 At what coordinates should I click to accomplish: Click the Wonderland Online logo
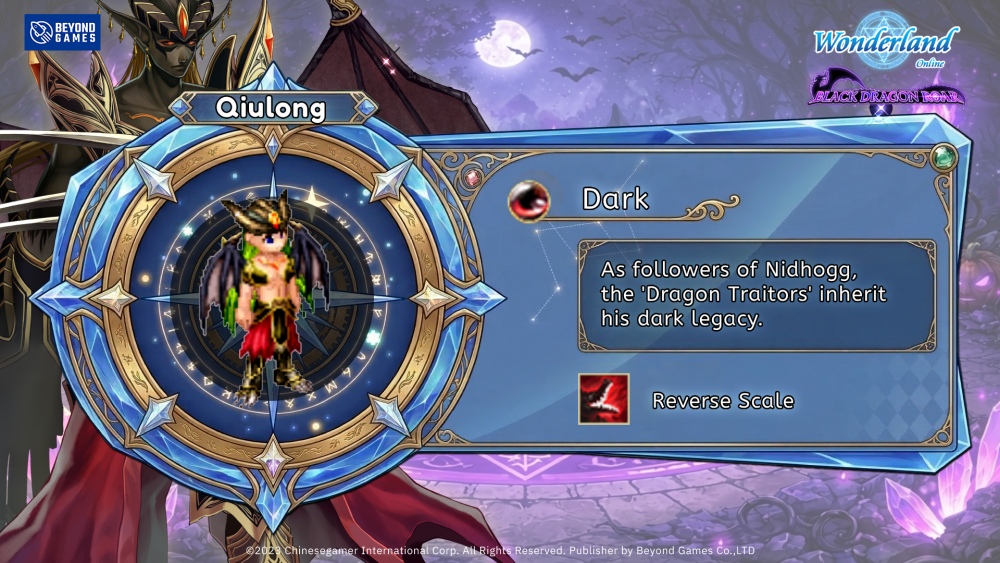(885, 43)
